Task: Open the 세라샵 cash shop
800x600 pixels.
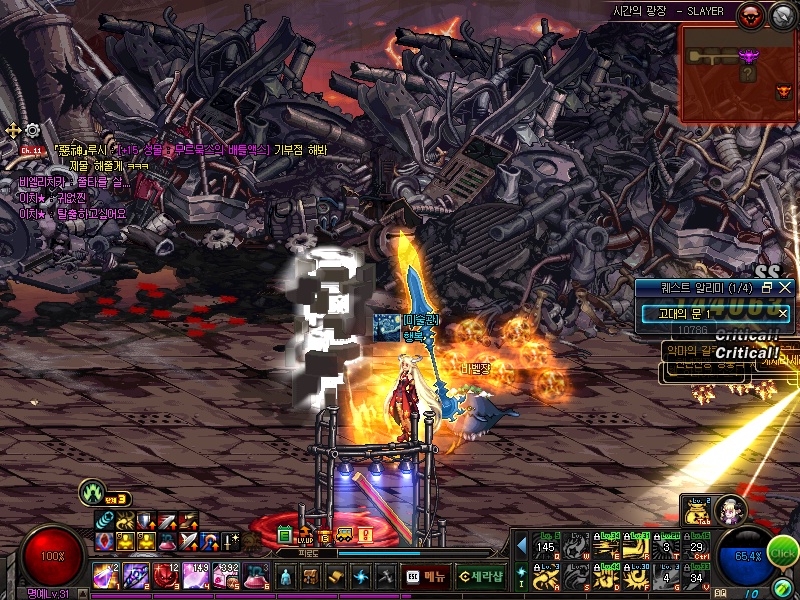Action: tap(481, 577)
